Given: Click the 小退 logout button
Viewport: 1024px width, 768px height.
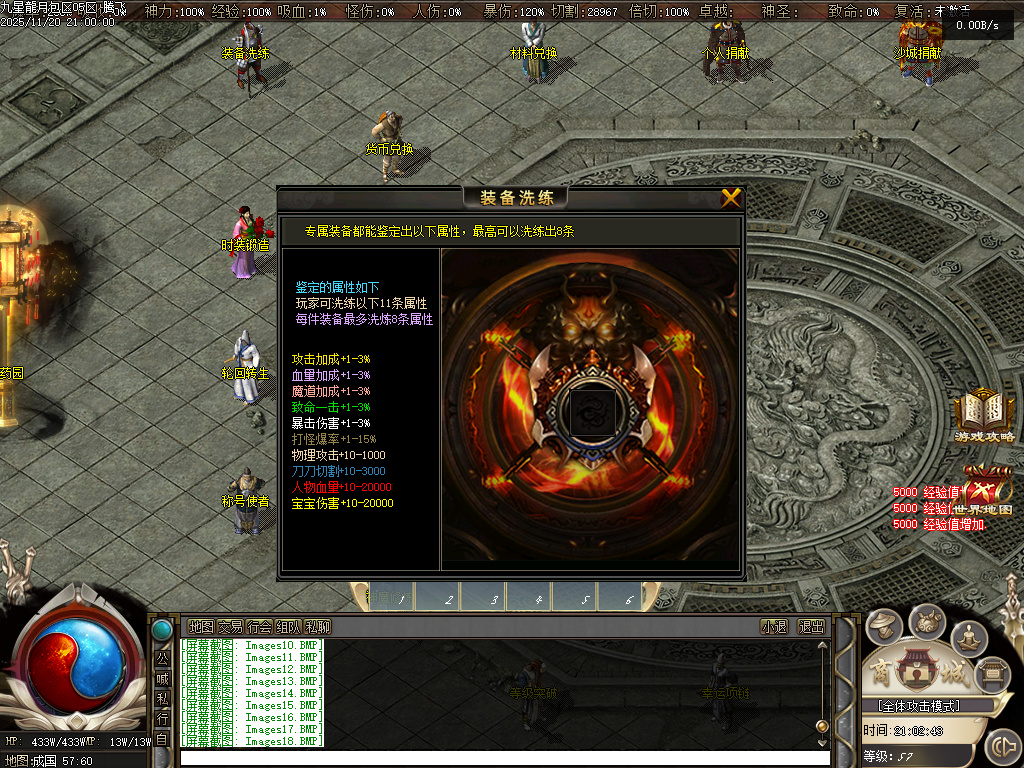Looking at the screenshot, I should pyautogui.click(x=774, y=627).
